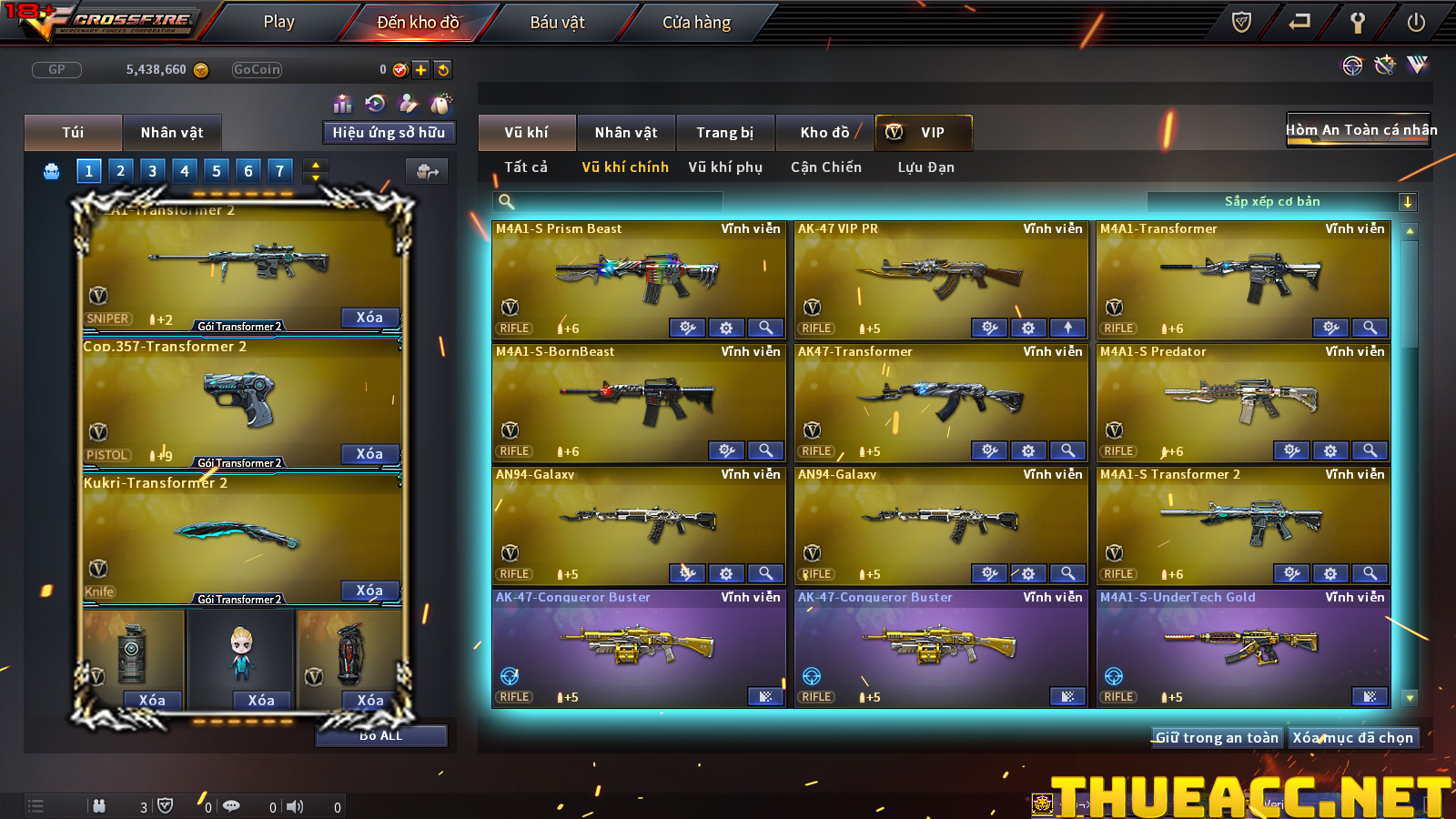Click the Giữ trong an toàn button
Image resolution: width=1456 pixels, height=819 pixels.
pos(1217,738)
